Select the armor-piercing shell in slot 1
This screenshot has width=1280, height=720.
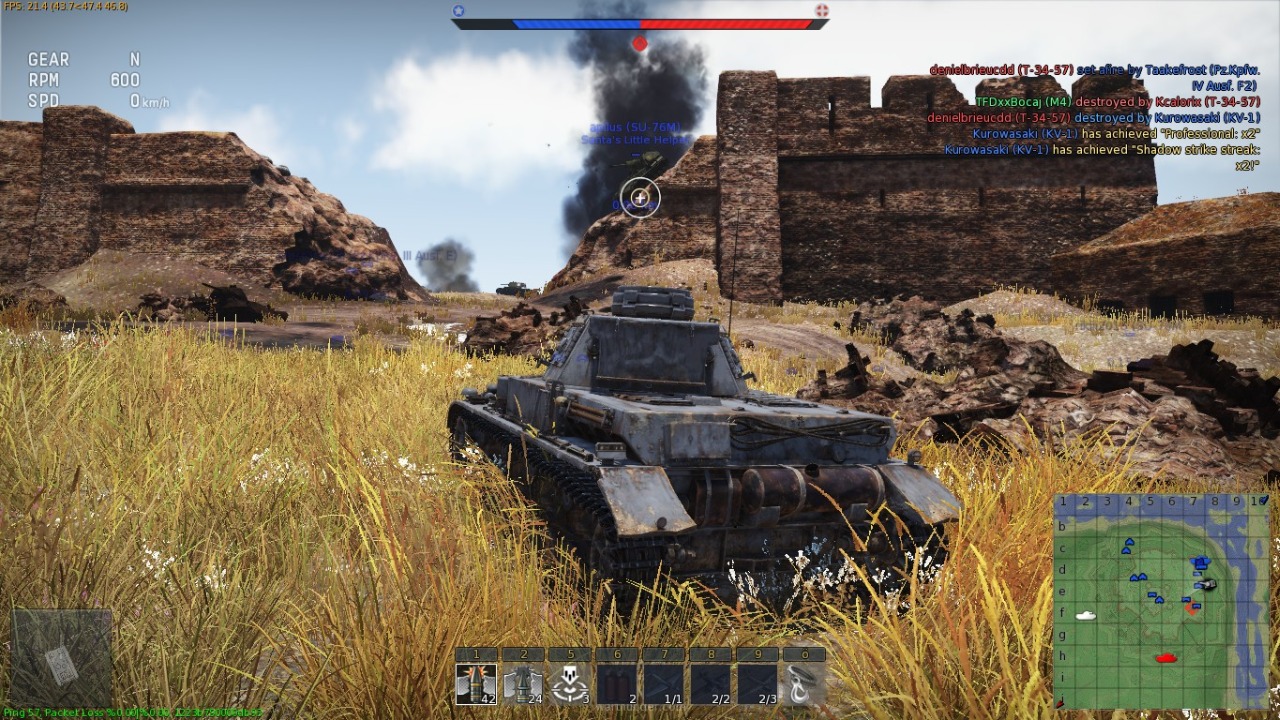pyautogui.click(x=476, y=684)
